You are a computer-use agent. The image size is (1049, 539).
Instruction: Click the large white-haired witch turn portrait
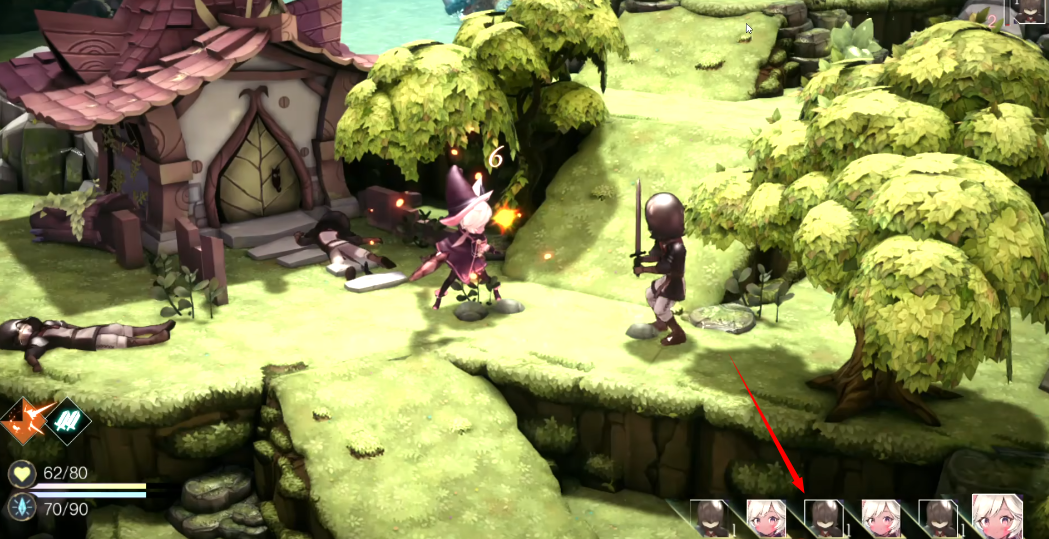point(997,516)
